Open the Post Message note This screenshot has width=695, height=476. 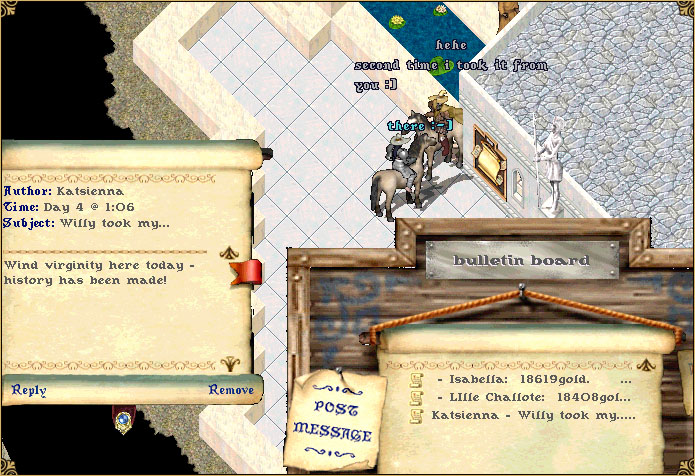[x=332, y=421]
